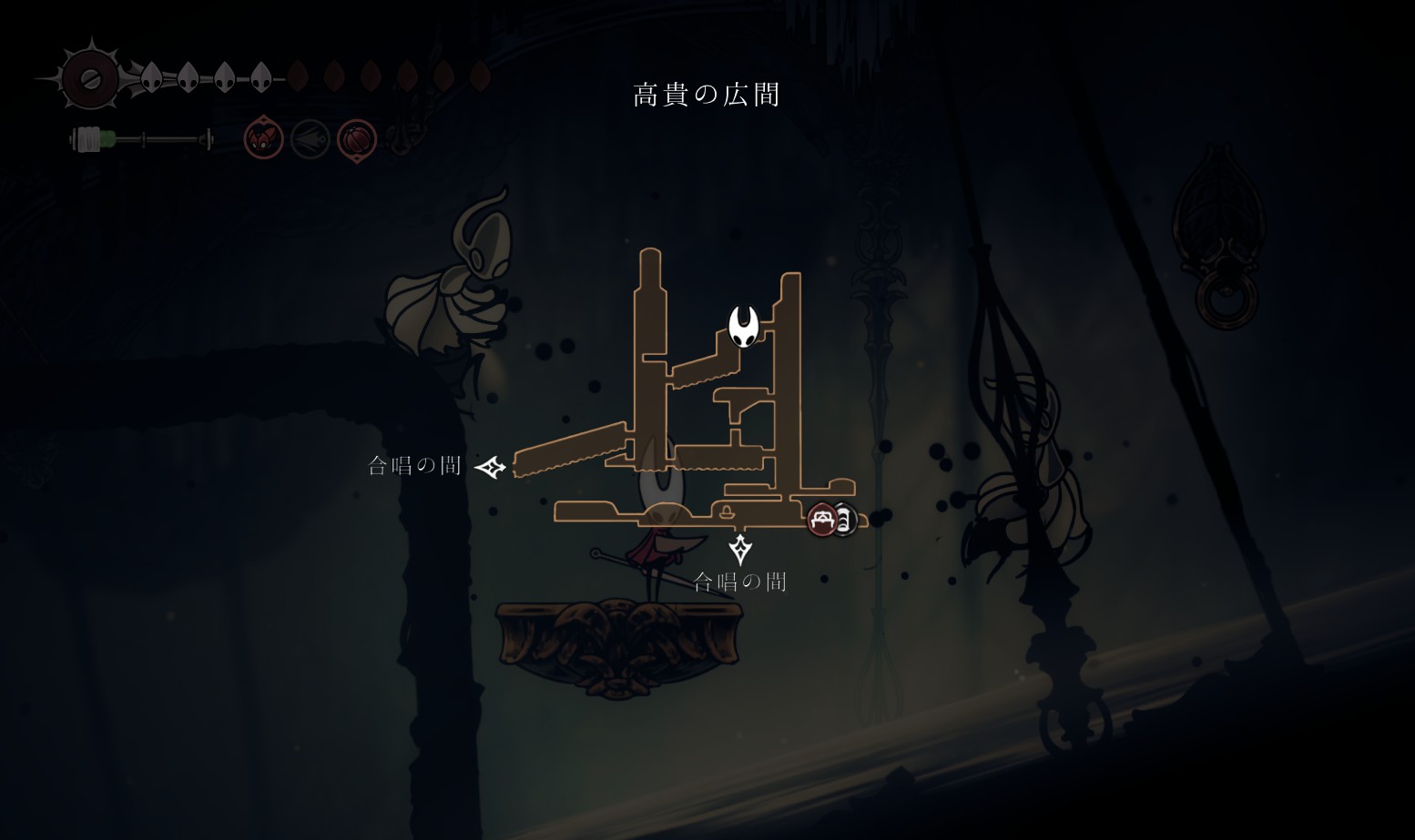Select the red round bomb tool icon

(357, 140)
